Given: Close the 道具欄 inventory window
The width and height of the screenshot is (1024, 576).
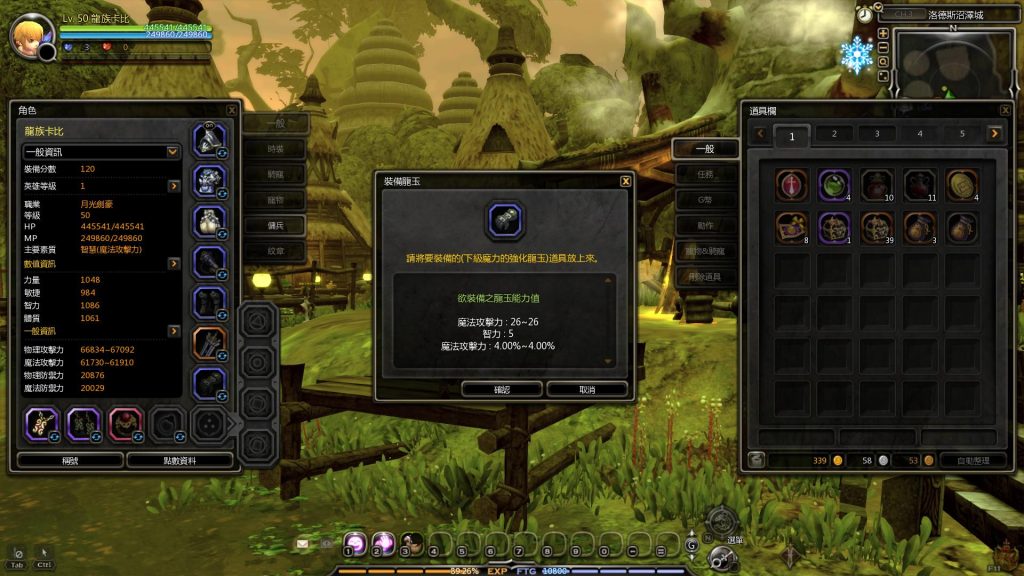Looking at the screenshot, I should [x=1005, y=110].
